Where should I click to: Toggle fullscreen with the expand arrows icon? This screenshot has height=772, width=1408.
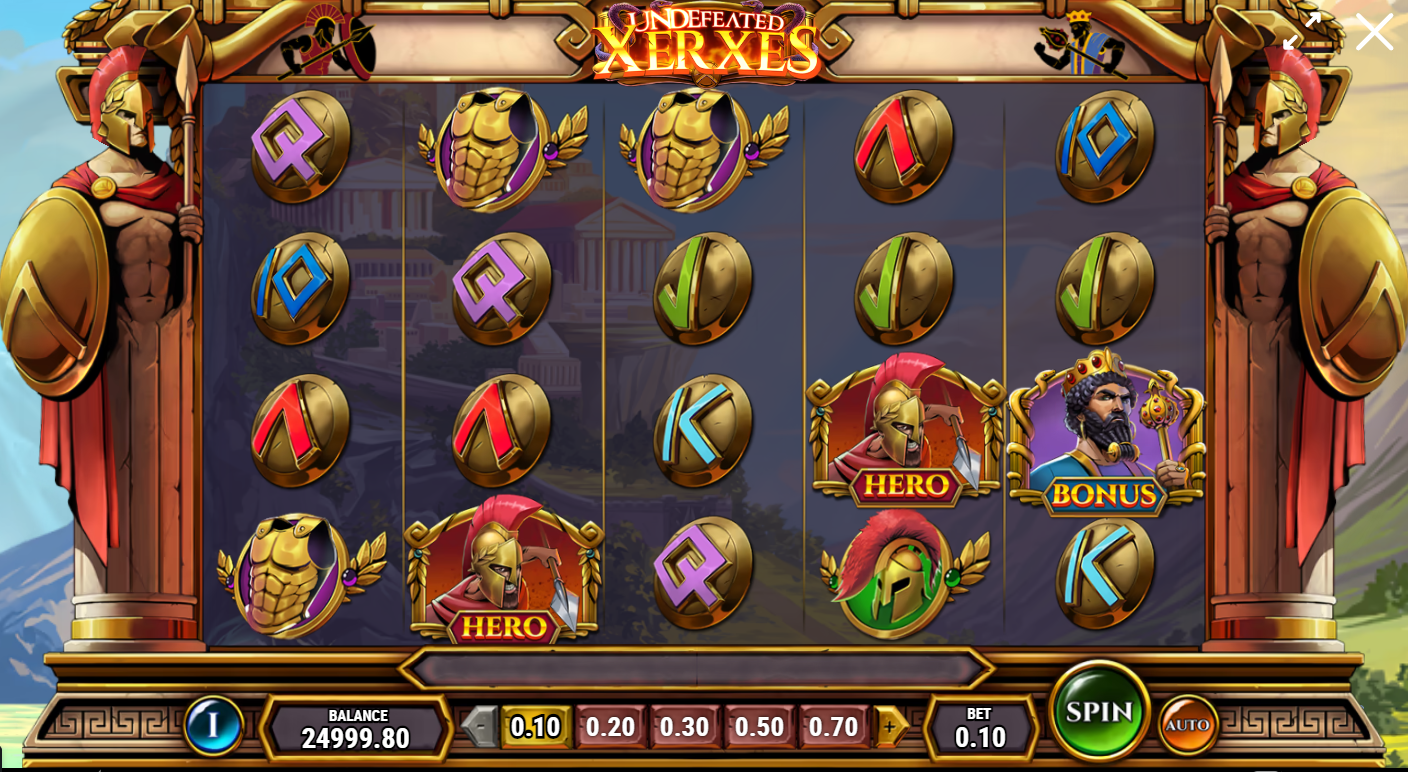pyautogui.click(x=1302, y=32)
